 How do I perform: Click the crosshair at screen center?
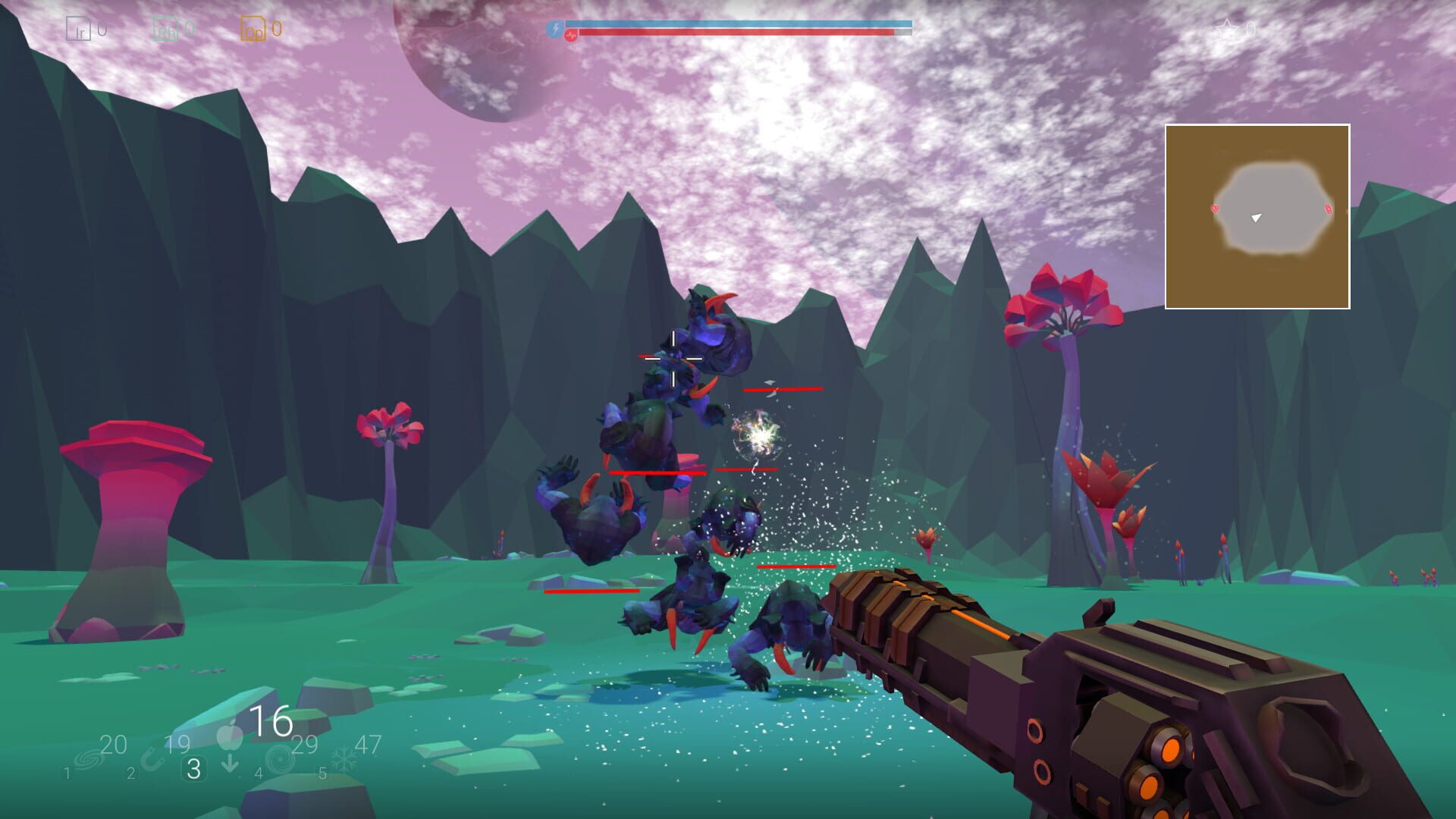pyautogui.click(x=672, y=357)
